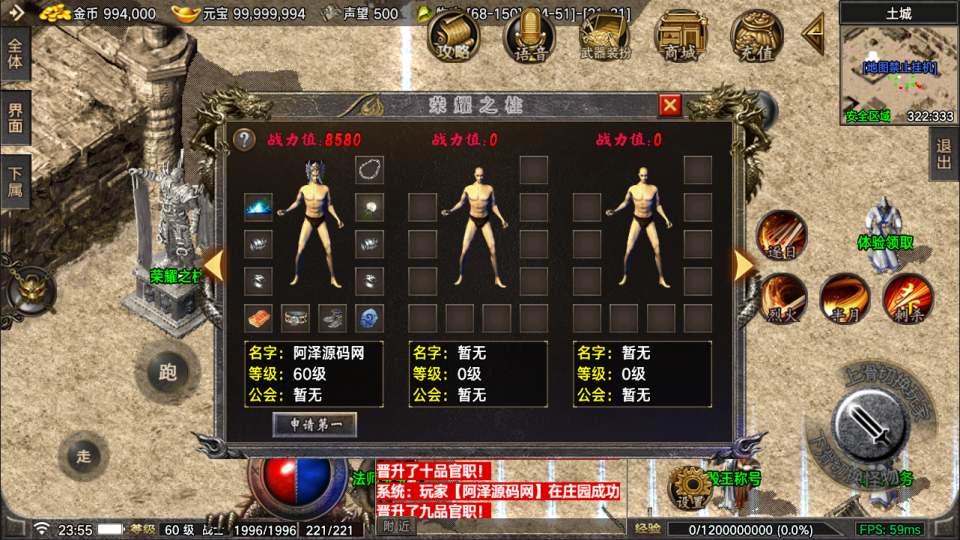Click the 申请第一 button
Screen dimensions: 960x540
(x=315, y=424)
